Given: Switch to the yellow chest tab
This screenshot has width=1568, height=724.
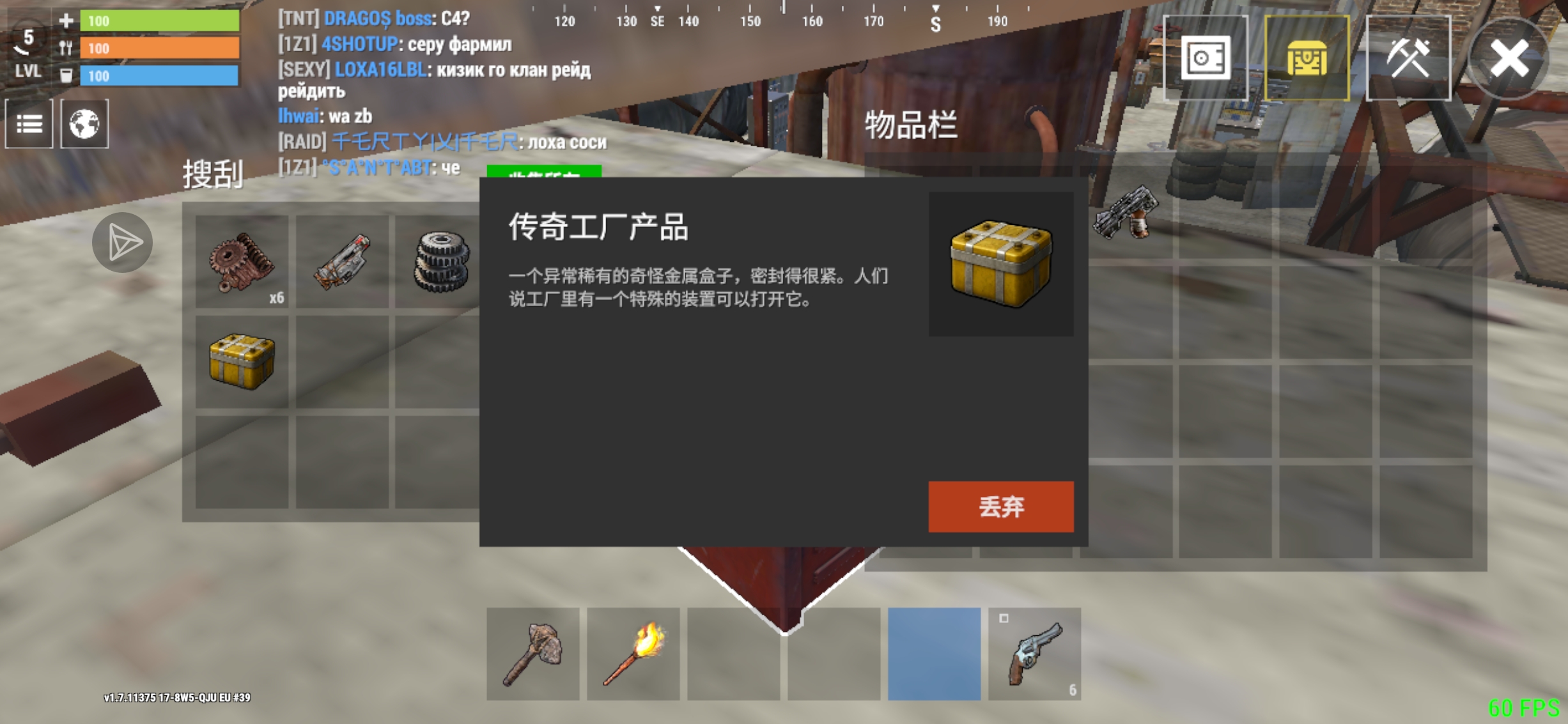Looking at the screenshot, I should pyautogui.click(x=1308, y=58).
